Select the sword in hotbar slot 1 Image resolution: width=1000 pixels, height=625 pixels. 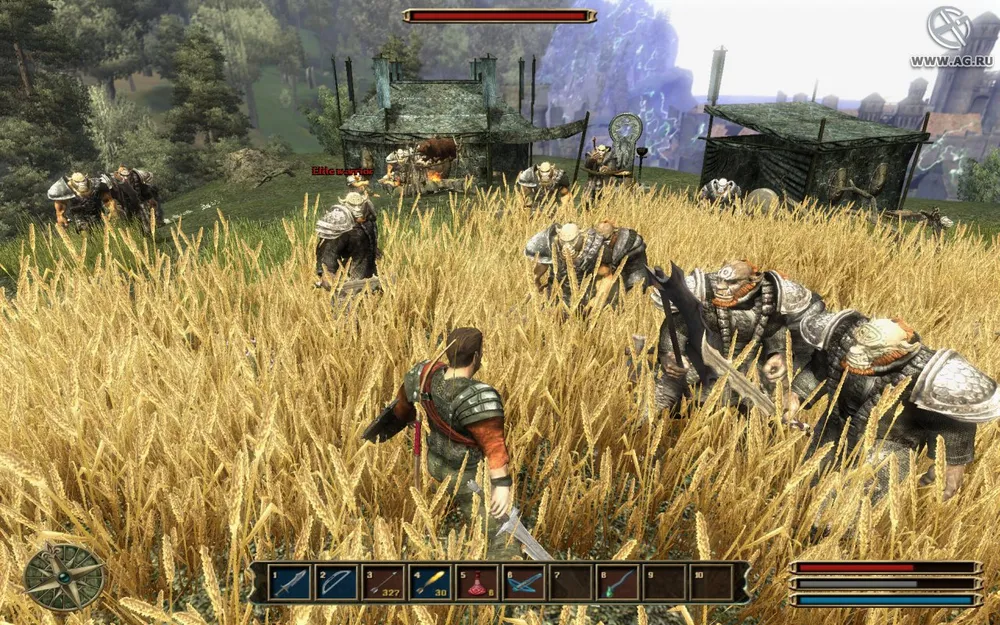290,582
